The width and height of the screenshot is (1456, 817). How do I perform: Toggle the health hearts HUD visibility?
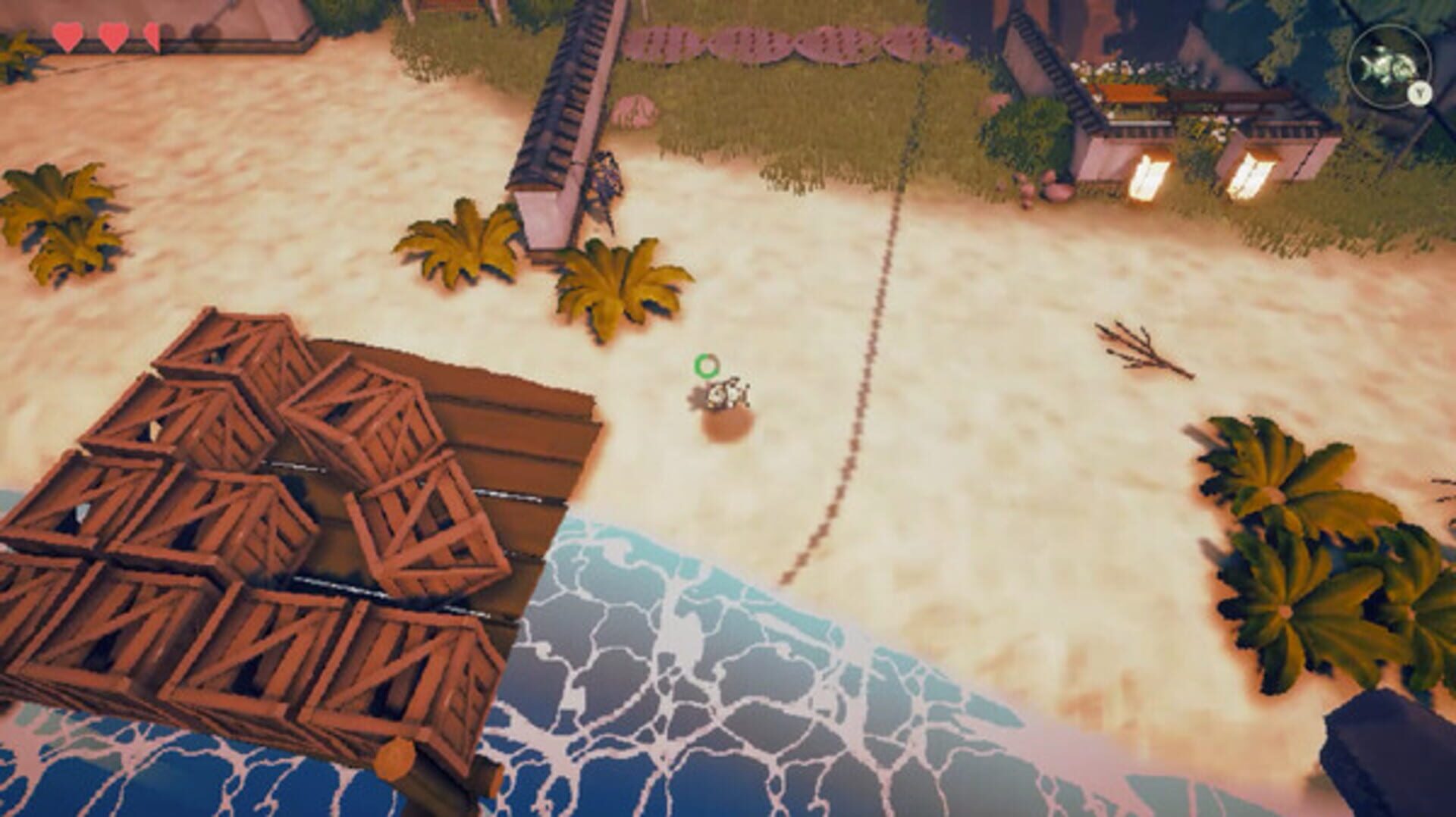pos(112,34)
